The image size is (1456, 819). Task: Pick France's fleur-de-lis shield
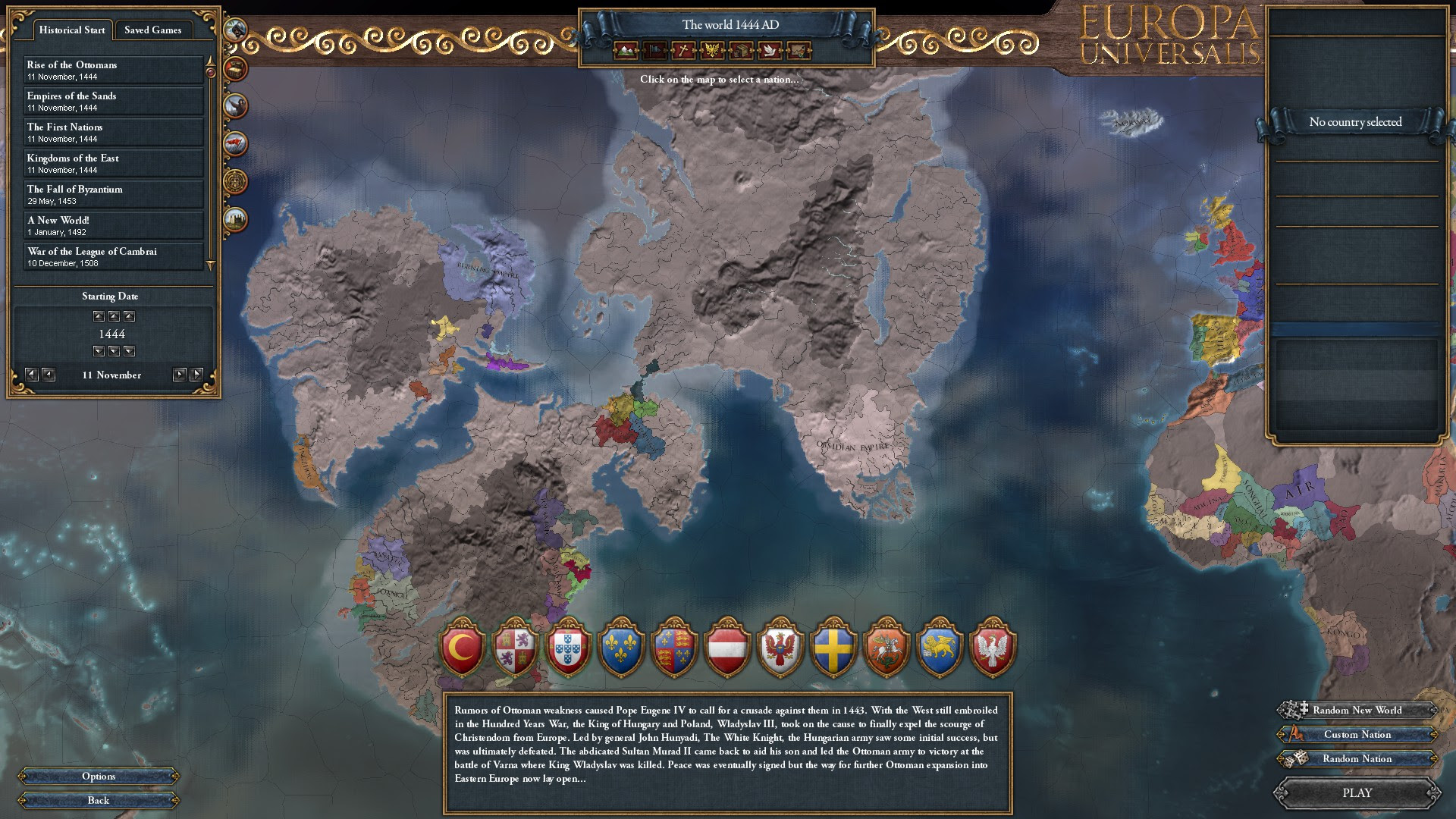[x=621, y=649]
